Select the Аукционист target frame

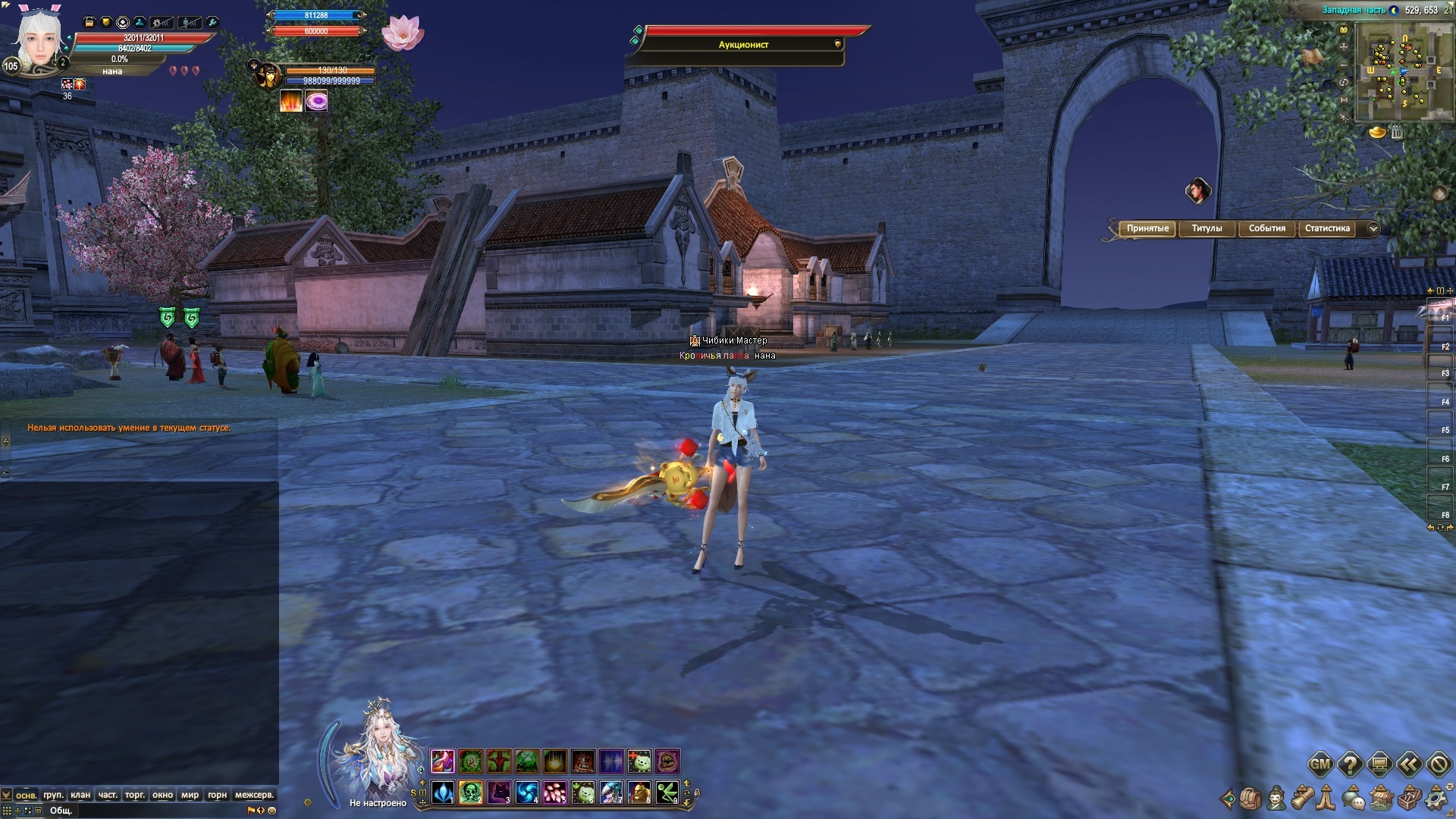pos(743,45)
